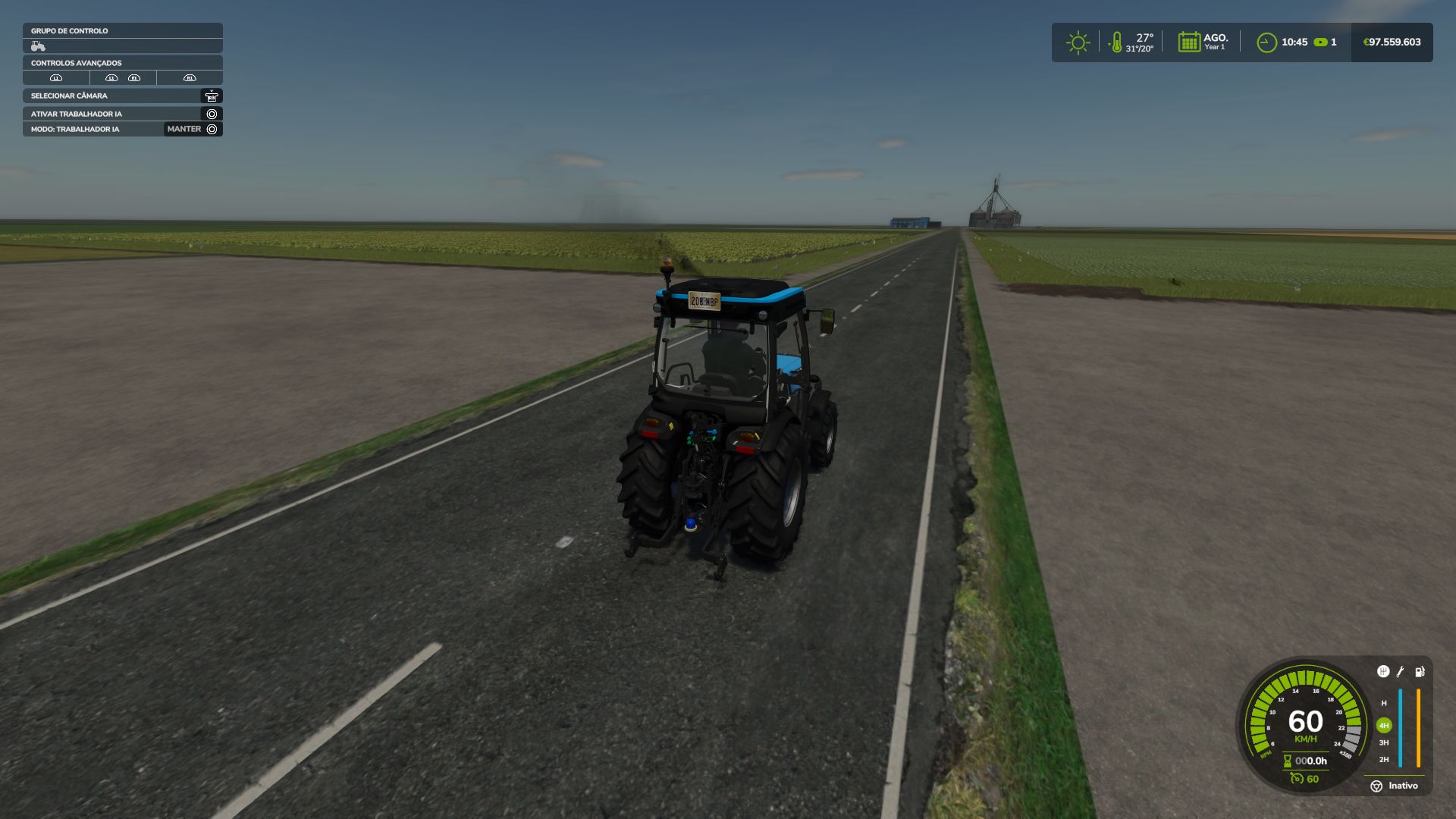Click the MANTER button
Viewport: 1456px width, 819px height.
pyautogui.click(x=182, y=129)
